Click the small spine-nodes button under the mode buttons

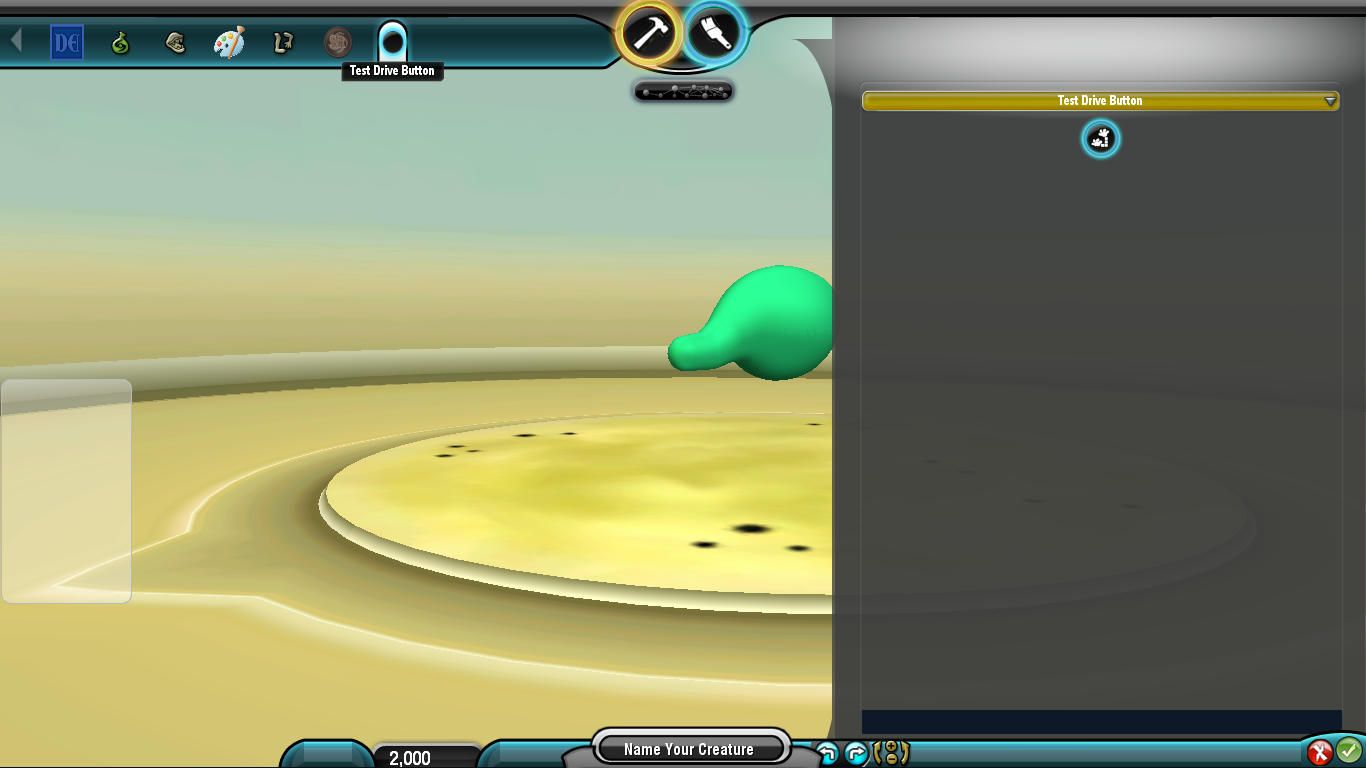[684, 92]
